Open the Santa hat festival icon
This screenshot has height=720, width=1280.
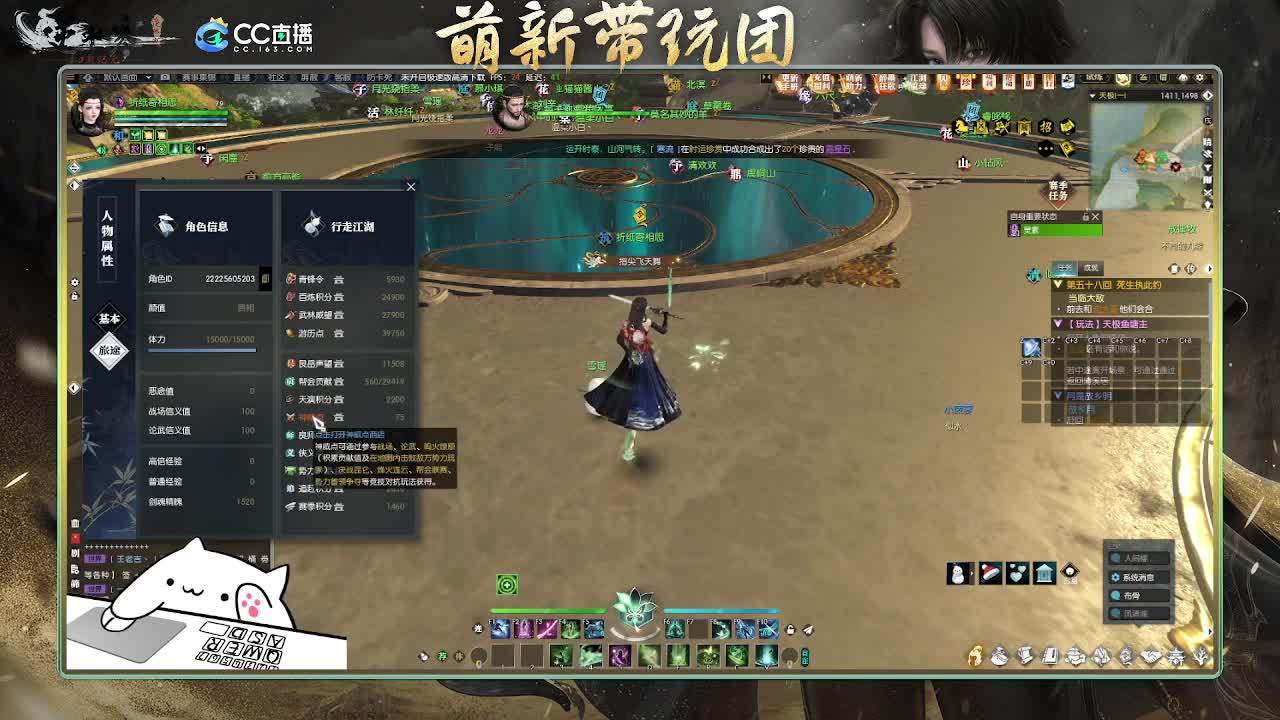coord(990,573)
